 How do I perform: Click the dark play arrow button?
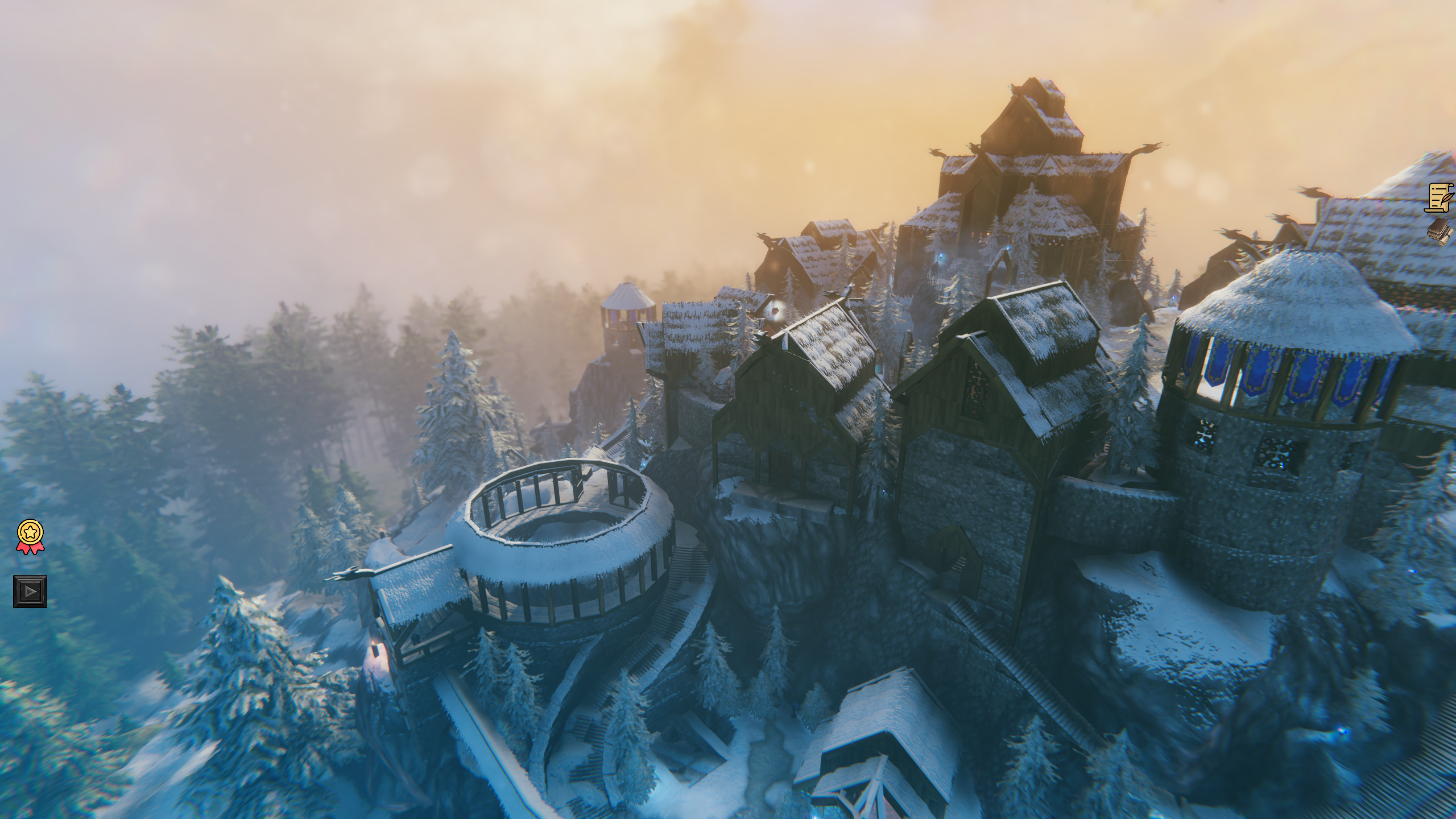[30, 591]
